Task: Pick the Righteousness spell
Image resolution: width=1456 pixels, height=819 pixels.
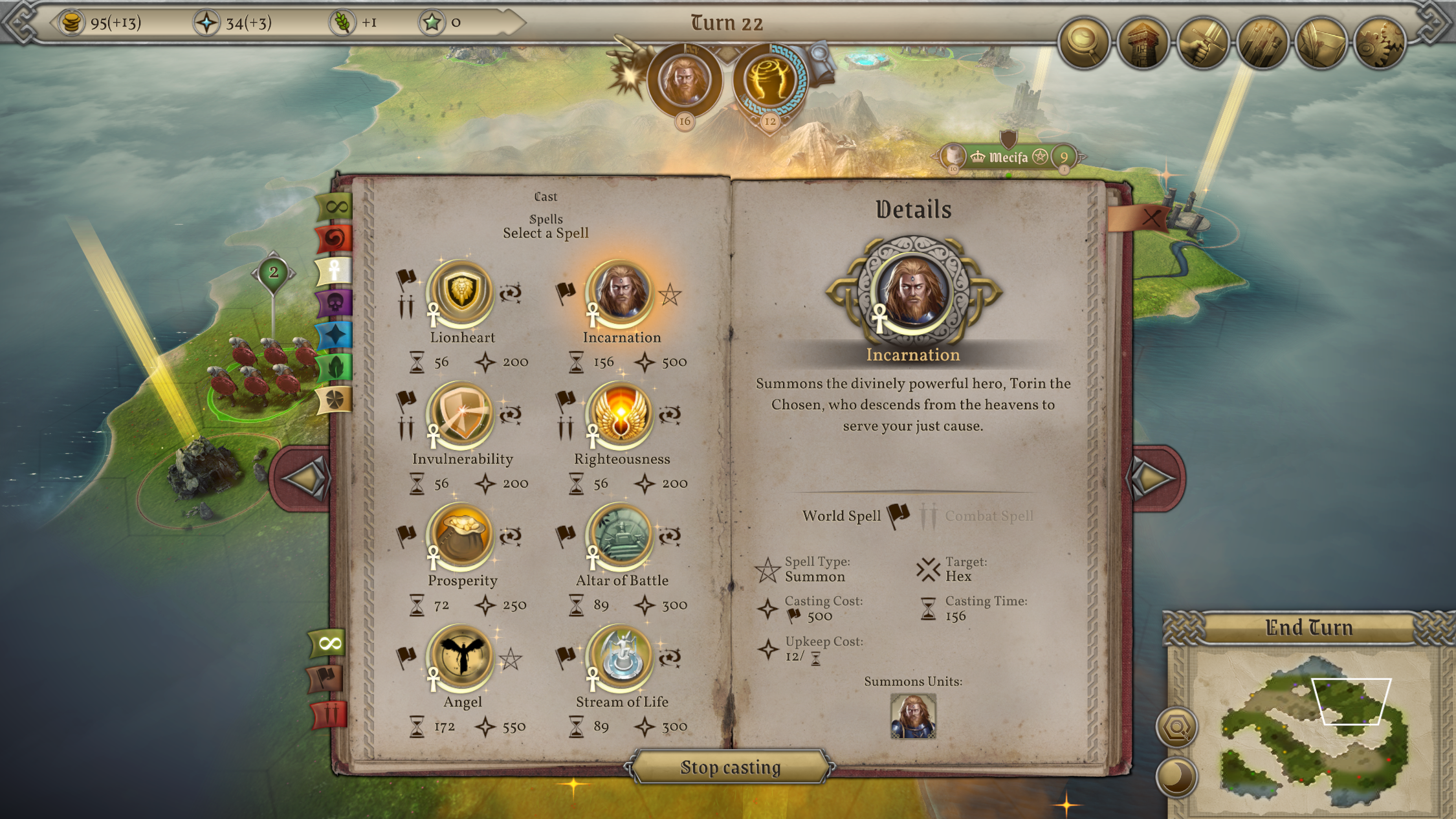Action: (x=621, y=415)
